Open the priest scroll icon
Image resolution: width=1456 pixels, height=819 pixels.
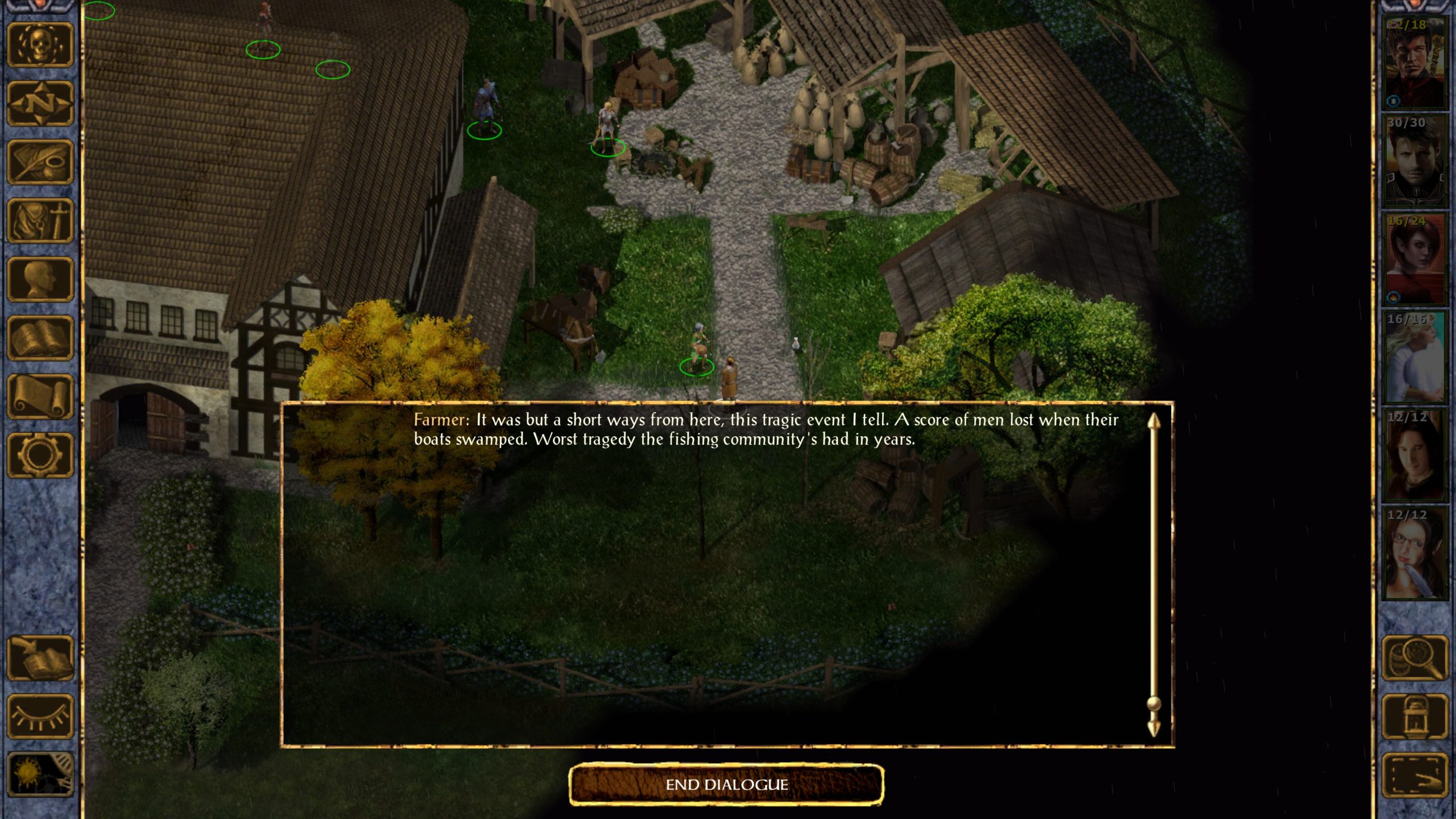pyautogui.click(x=40, y=397)
